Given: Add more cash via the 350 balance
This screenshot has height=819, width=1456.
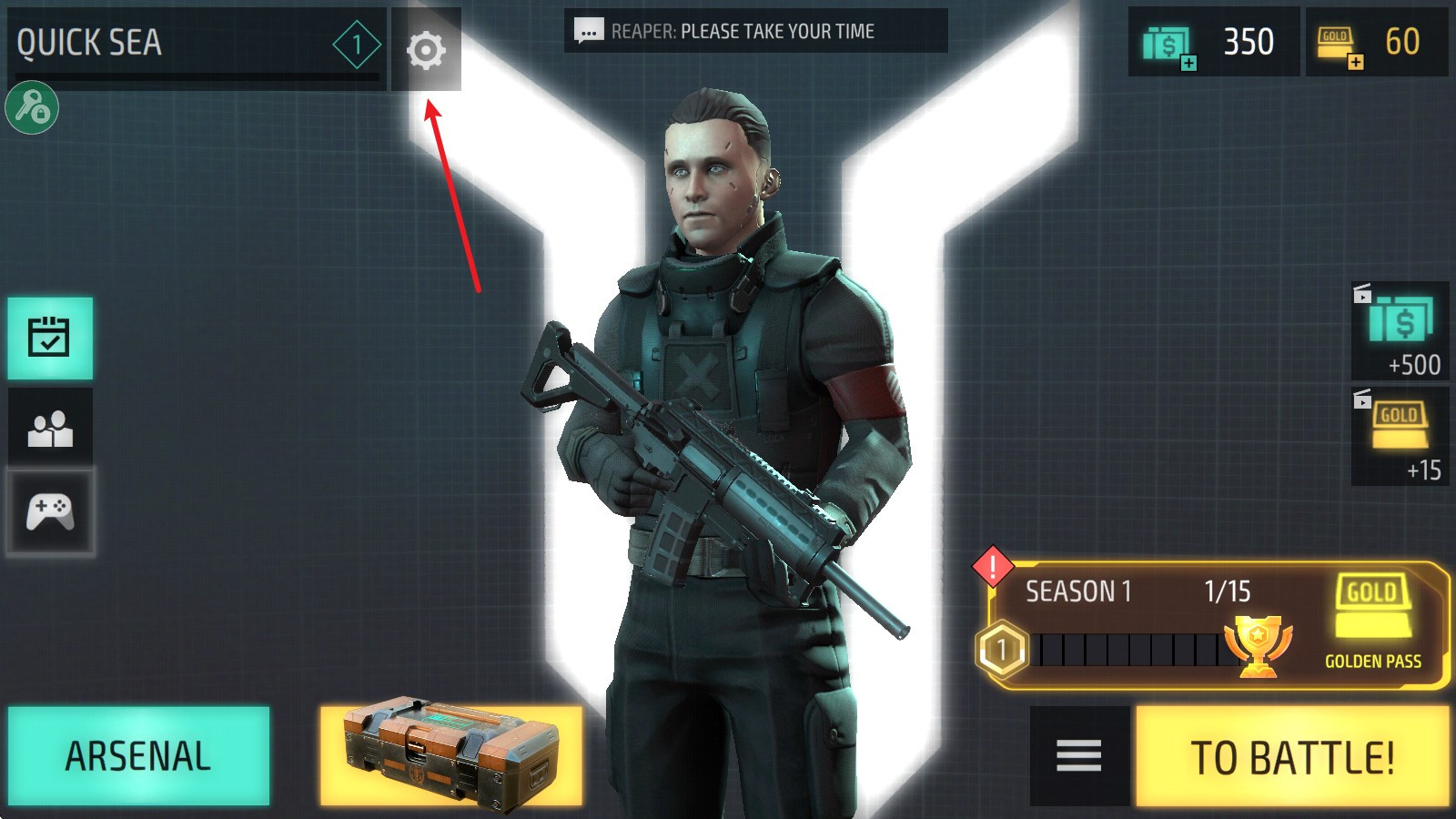Looking at the screenshot, I should point(1213,43).
